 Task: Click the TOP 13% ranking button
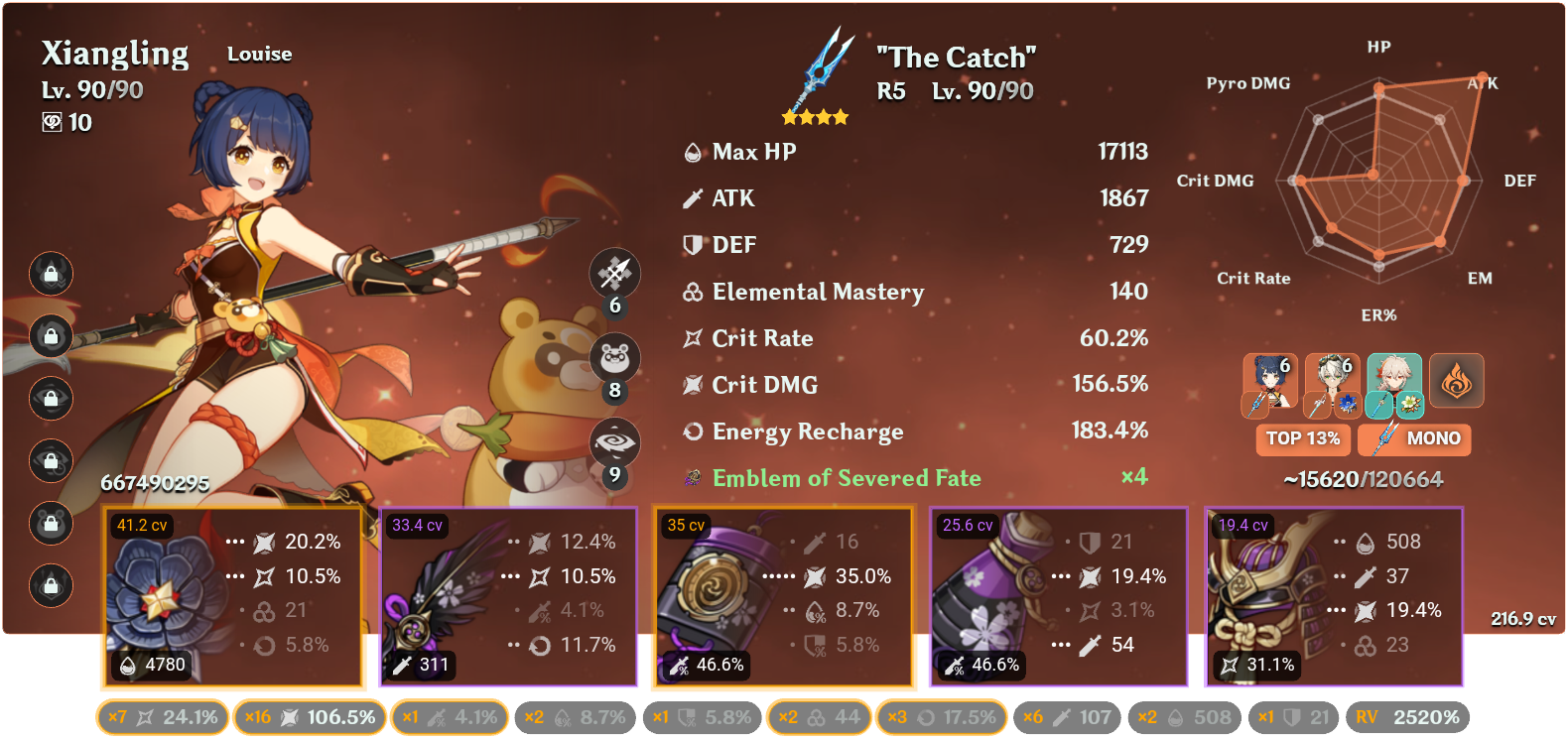click(x=1303, y=438)
